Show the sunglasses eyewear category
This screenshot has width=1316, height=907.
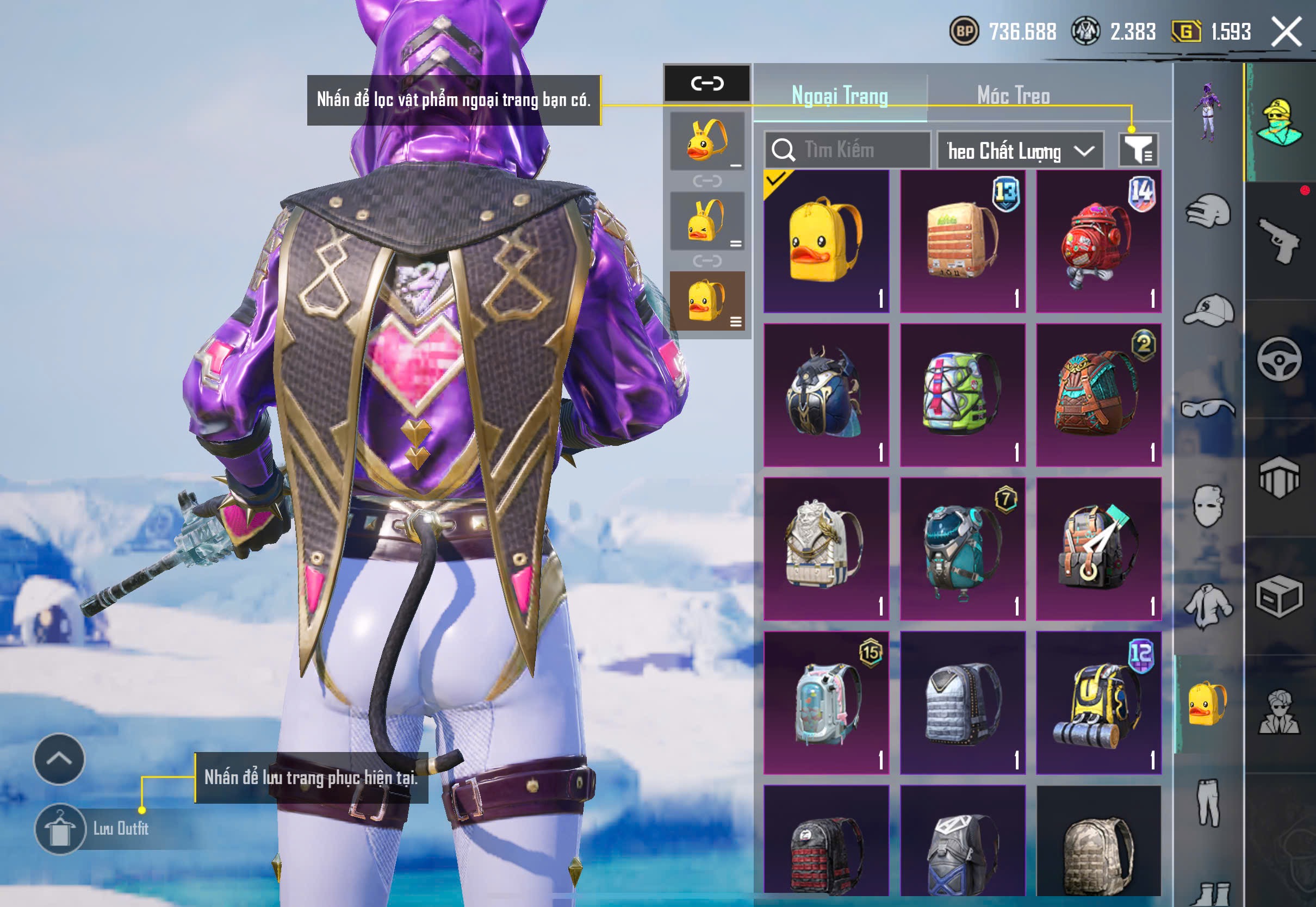pyautogui.click(x=1208, y=408)
